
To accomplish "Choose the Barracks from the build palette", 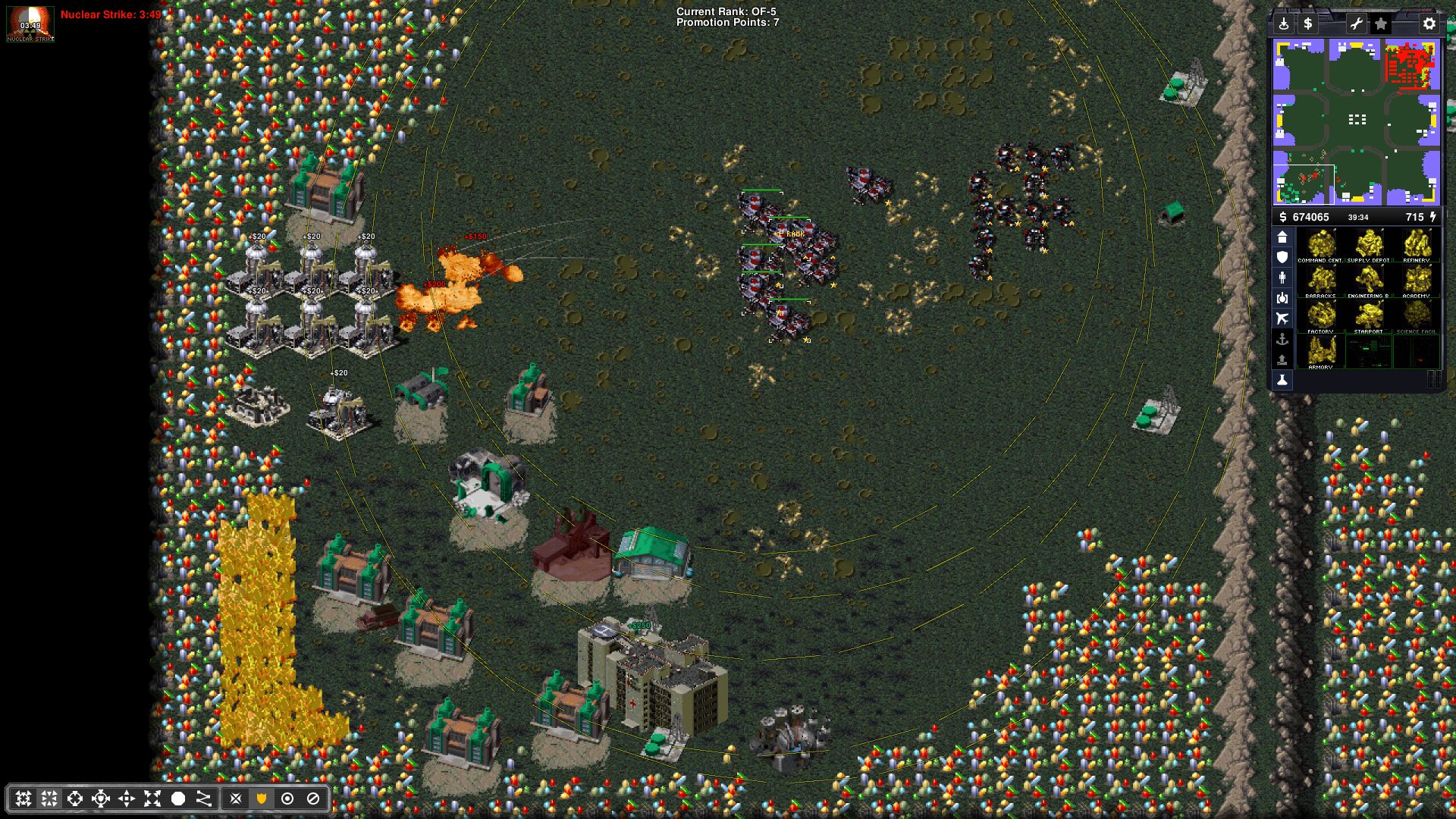I will pyautogui.click(x=1320, y=281).
